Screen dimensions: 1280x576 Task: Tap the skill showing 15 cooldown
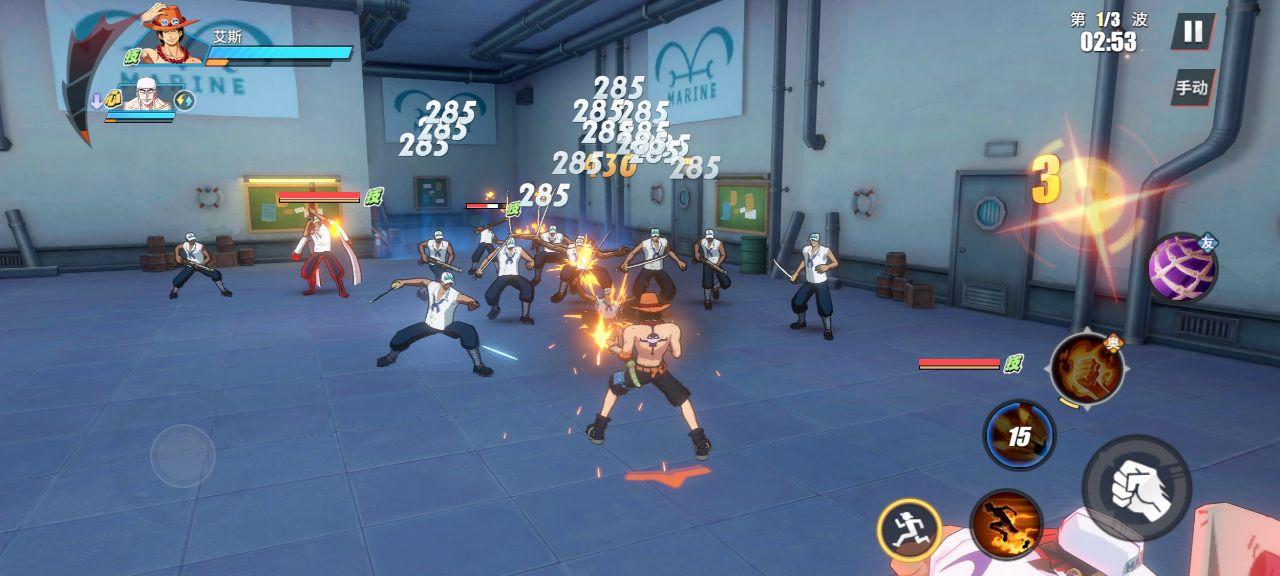[x=1019, y=435]
